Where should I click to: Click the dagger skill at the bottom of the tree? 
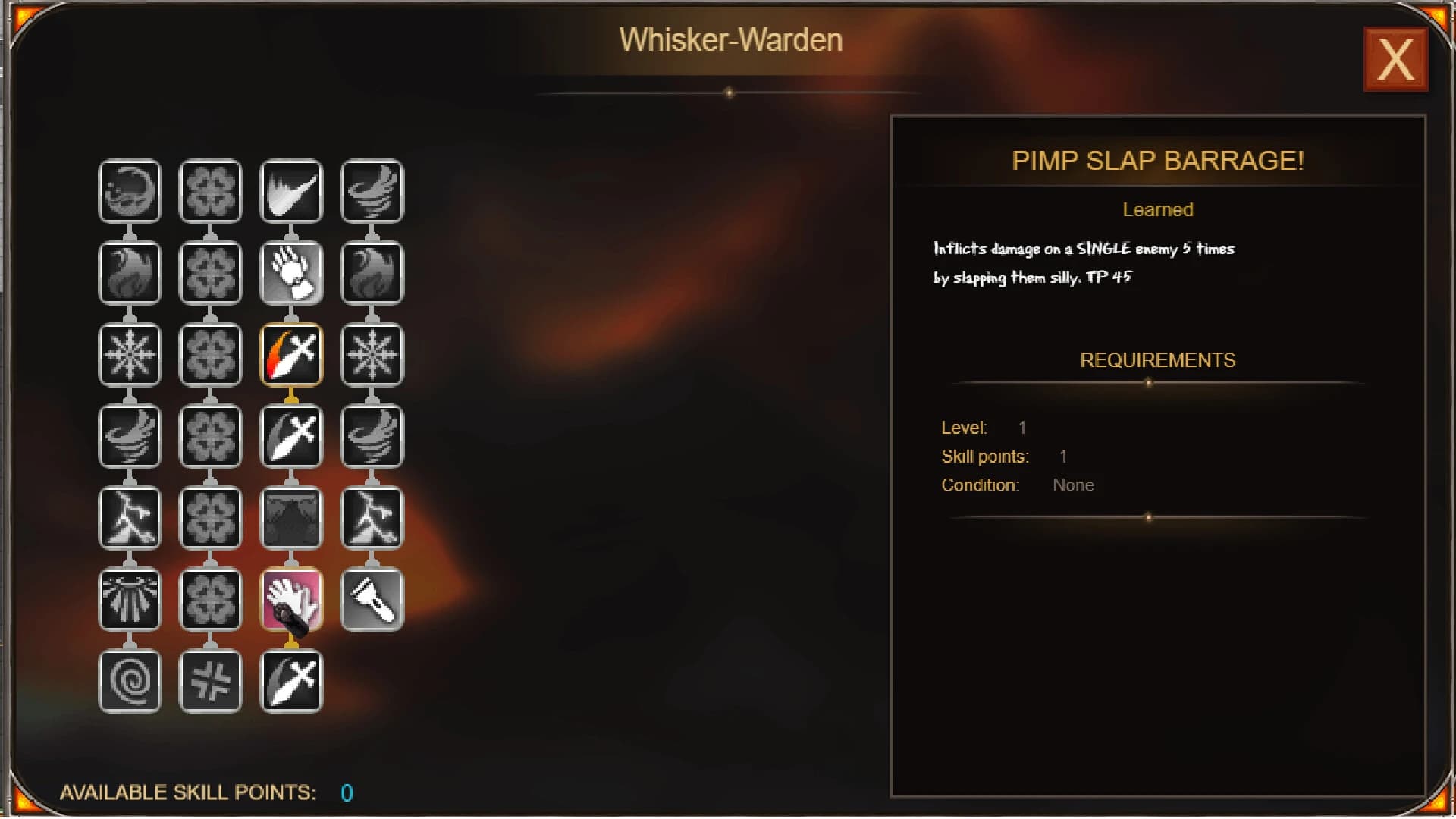292,680
